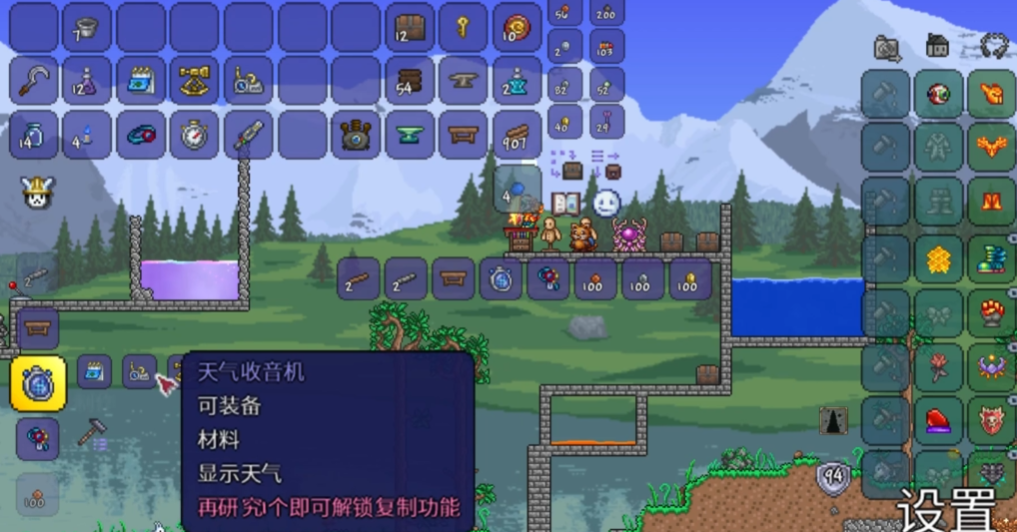Open the settings button
Viewport: 1017px width, 532px height.
(946, 510)
